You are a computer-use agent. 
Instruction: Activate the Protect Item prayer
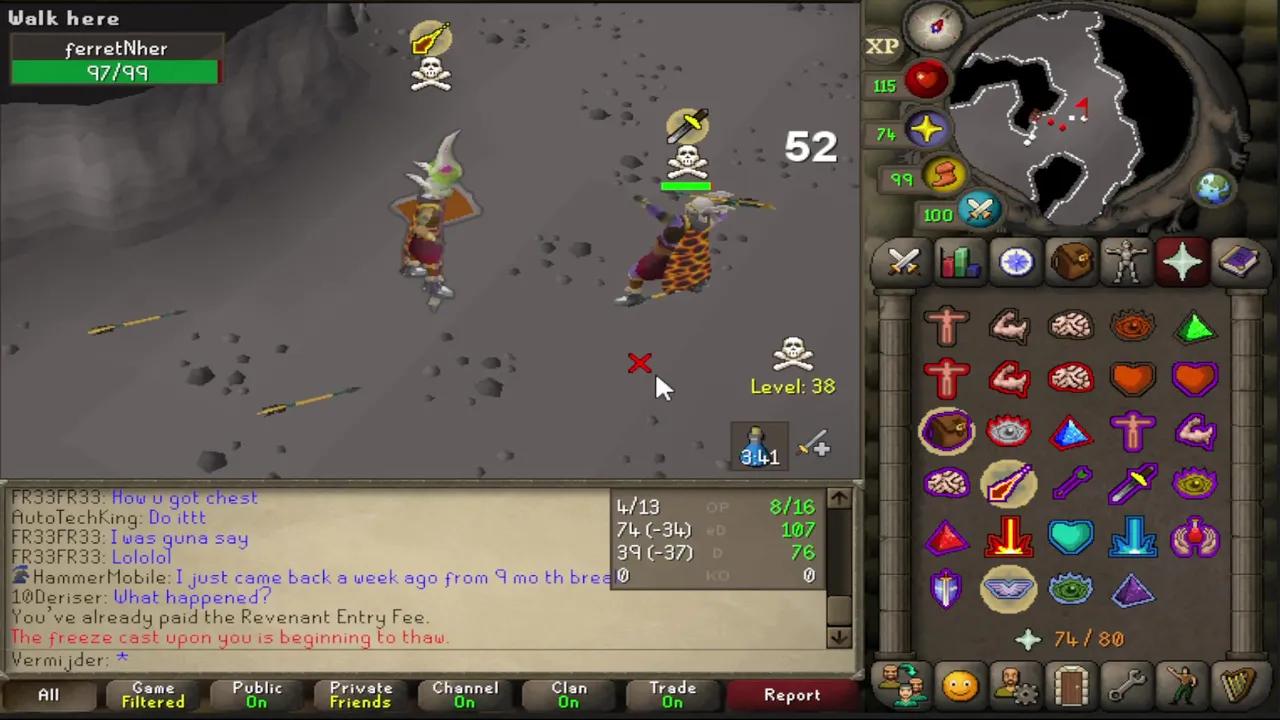pos(947,430)
